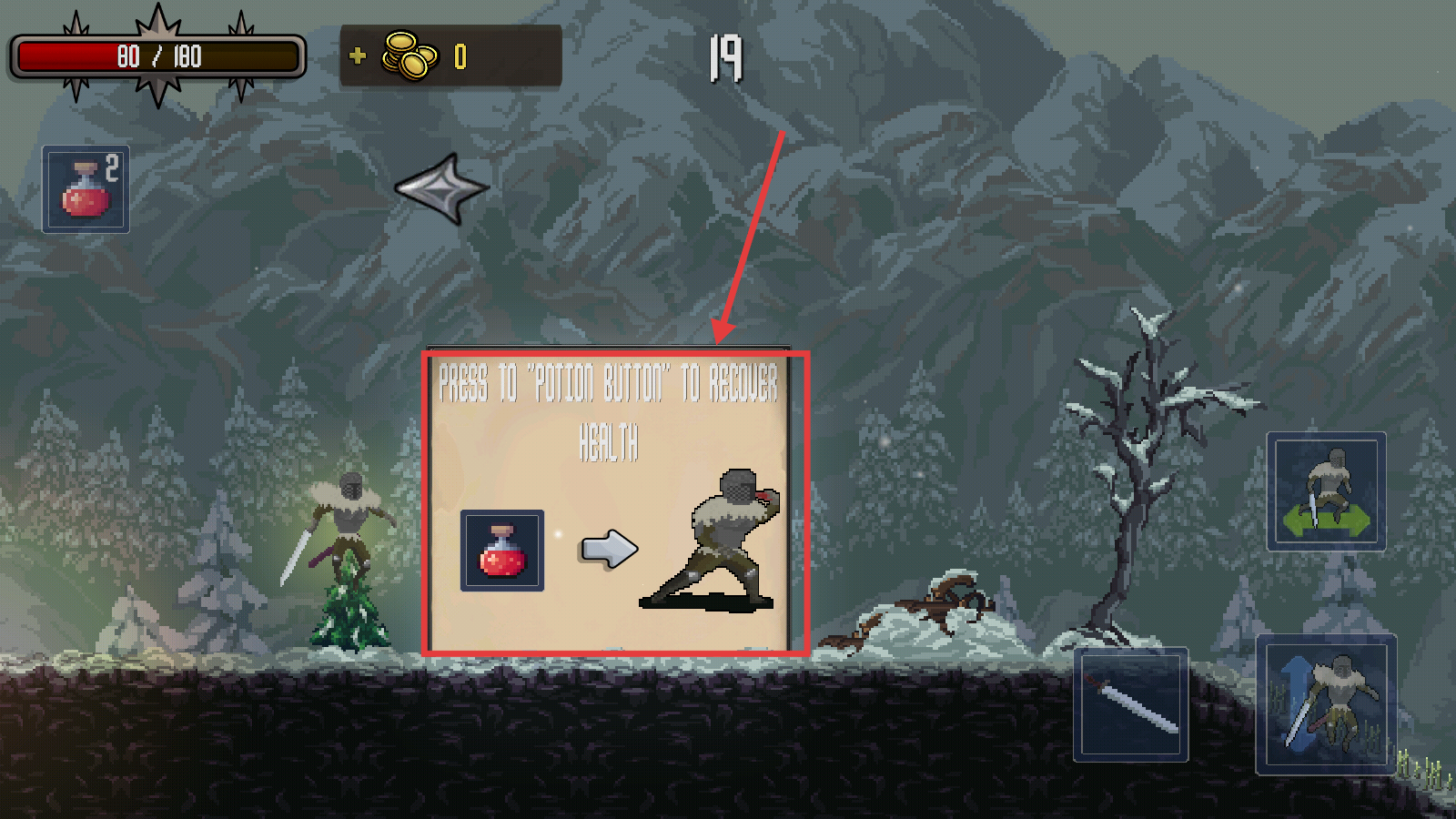Activate the dash button with green arrows
Screen dimensions: 1456x819
coord(1326,491)
